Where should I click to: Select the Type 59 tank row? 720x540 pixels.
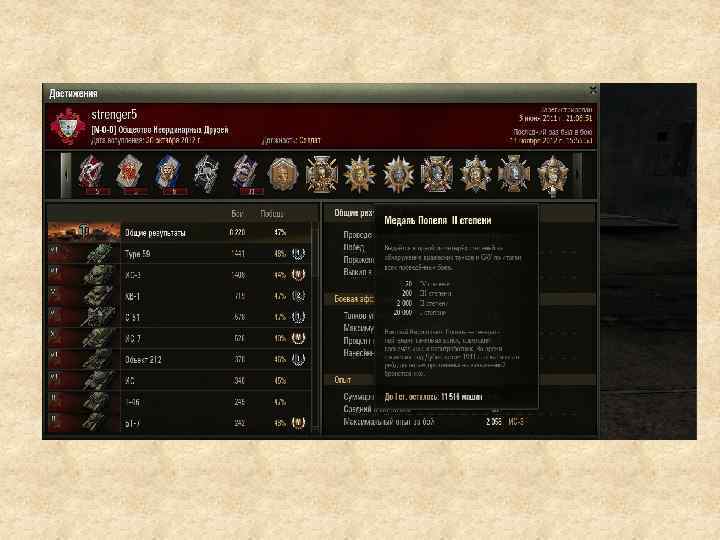(180, 254)
